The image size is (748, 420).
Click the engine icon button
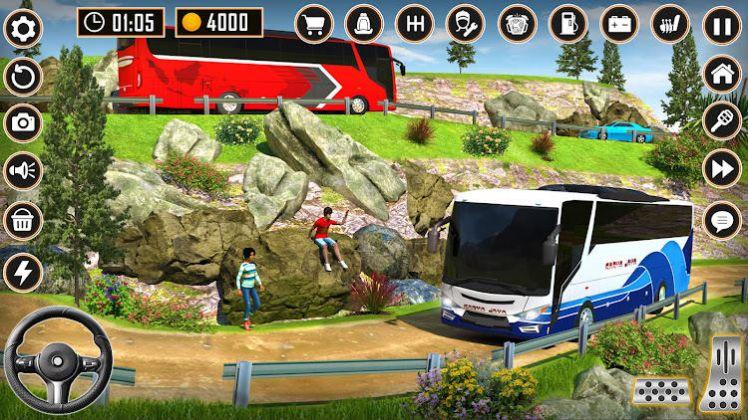point(517,24)
